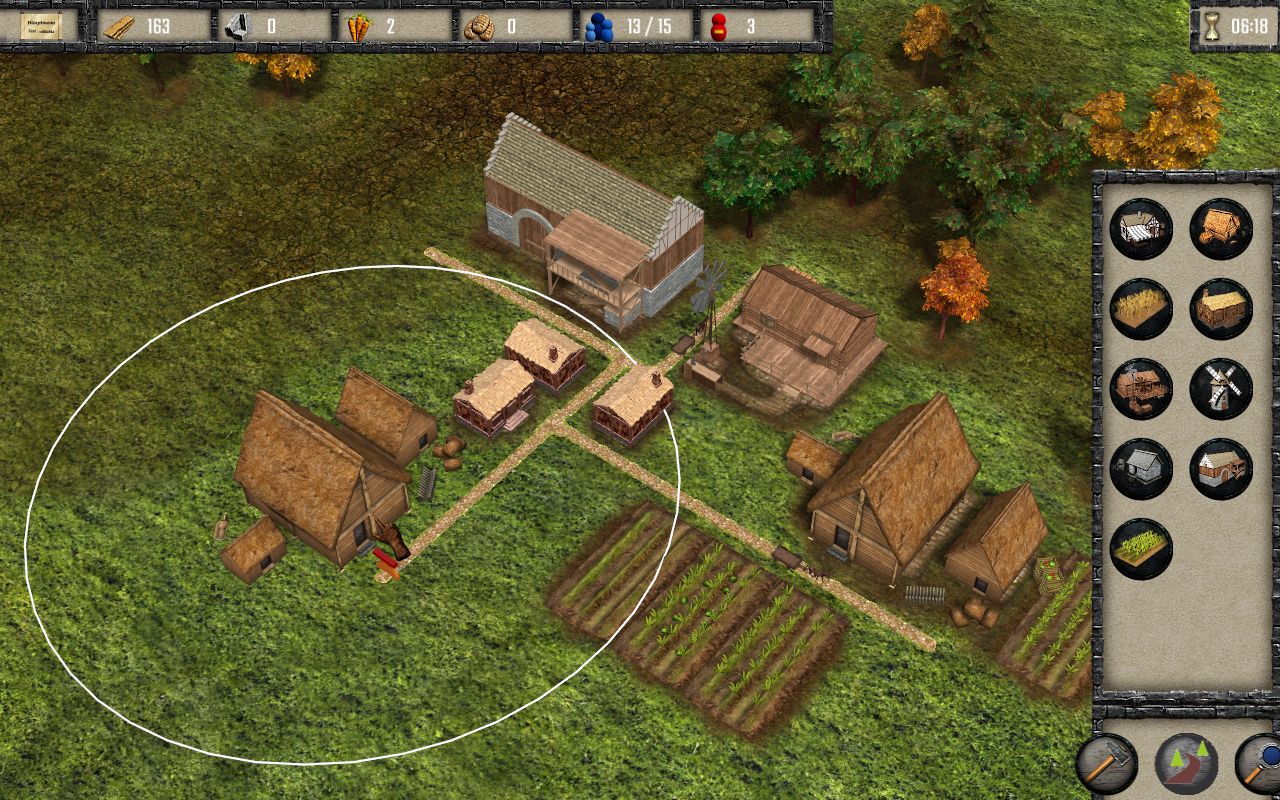Choose the wooden sawmill building icon

[x=1141, y=388]
